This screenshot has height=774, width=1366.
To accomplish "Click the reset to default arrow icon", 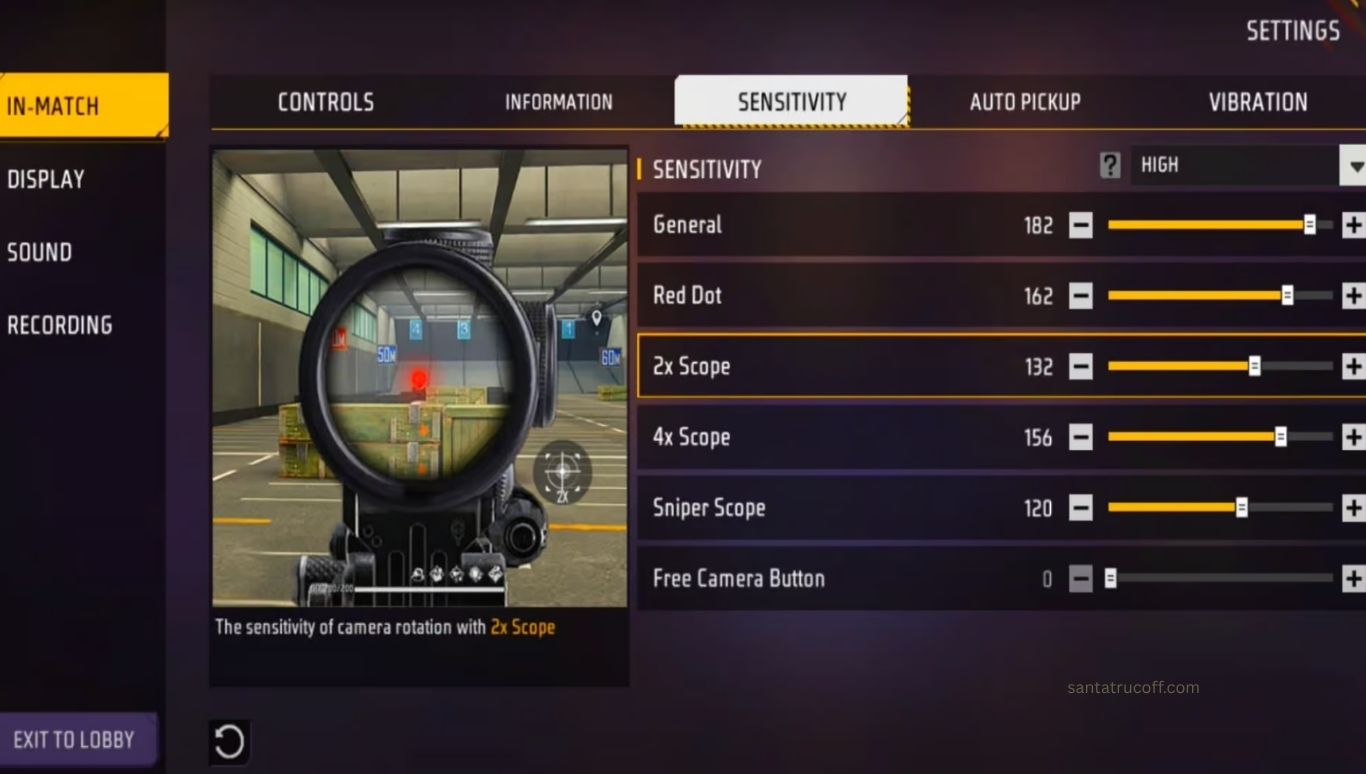I will pos(229,742).
